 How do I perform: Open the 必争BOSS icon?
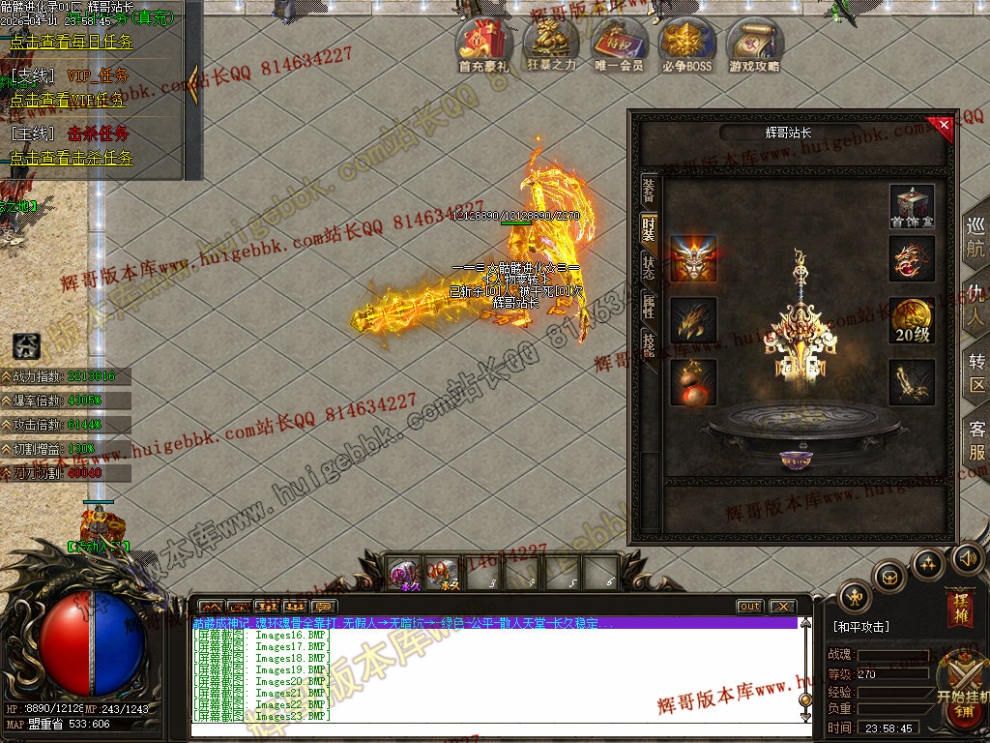(x=686, y=45)
